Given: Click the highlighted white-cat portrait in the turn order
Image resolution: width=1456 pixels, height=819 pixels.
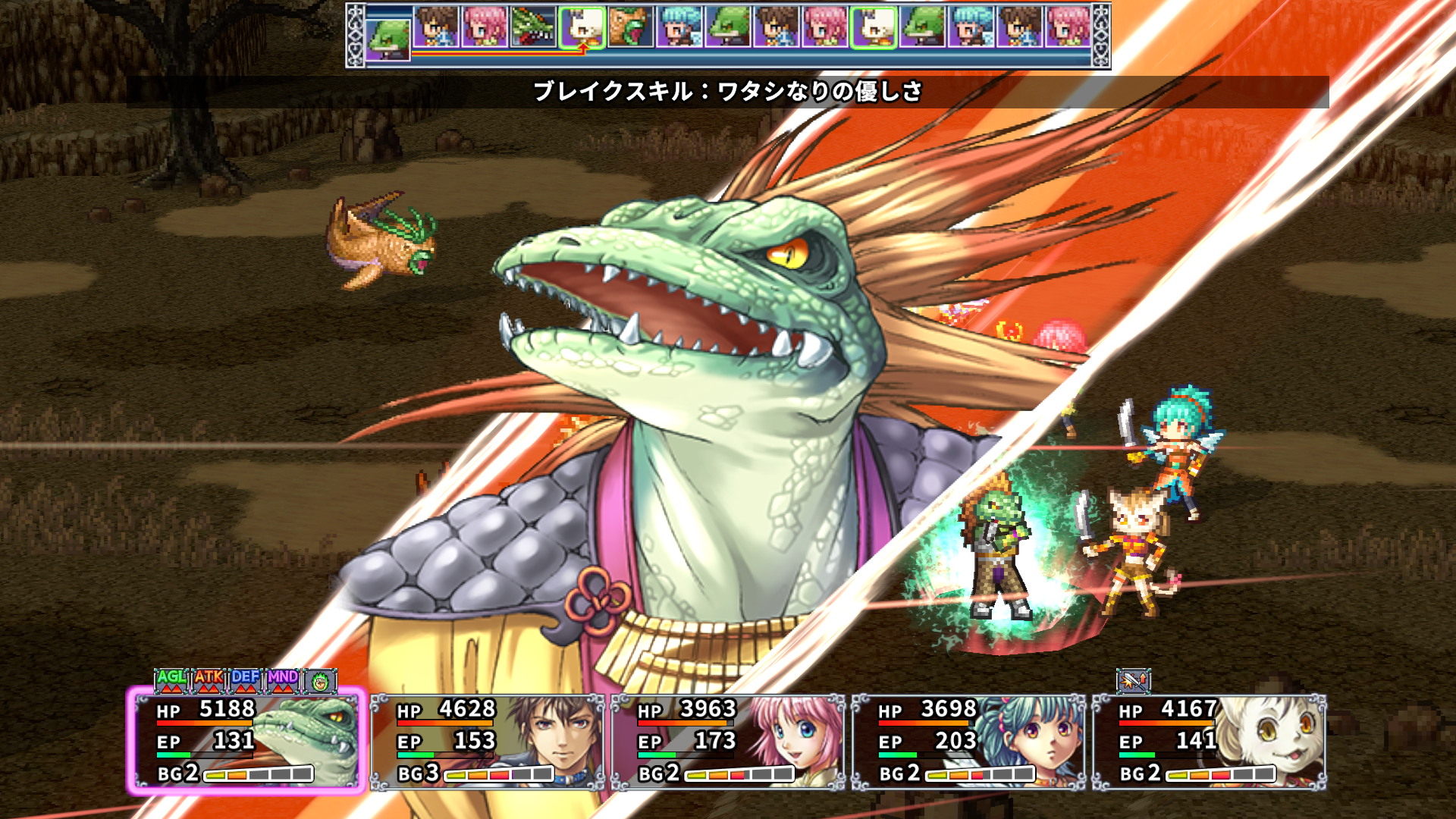Looking at the screenshot, I should [581, 27].
